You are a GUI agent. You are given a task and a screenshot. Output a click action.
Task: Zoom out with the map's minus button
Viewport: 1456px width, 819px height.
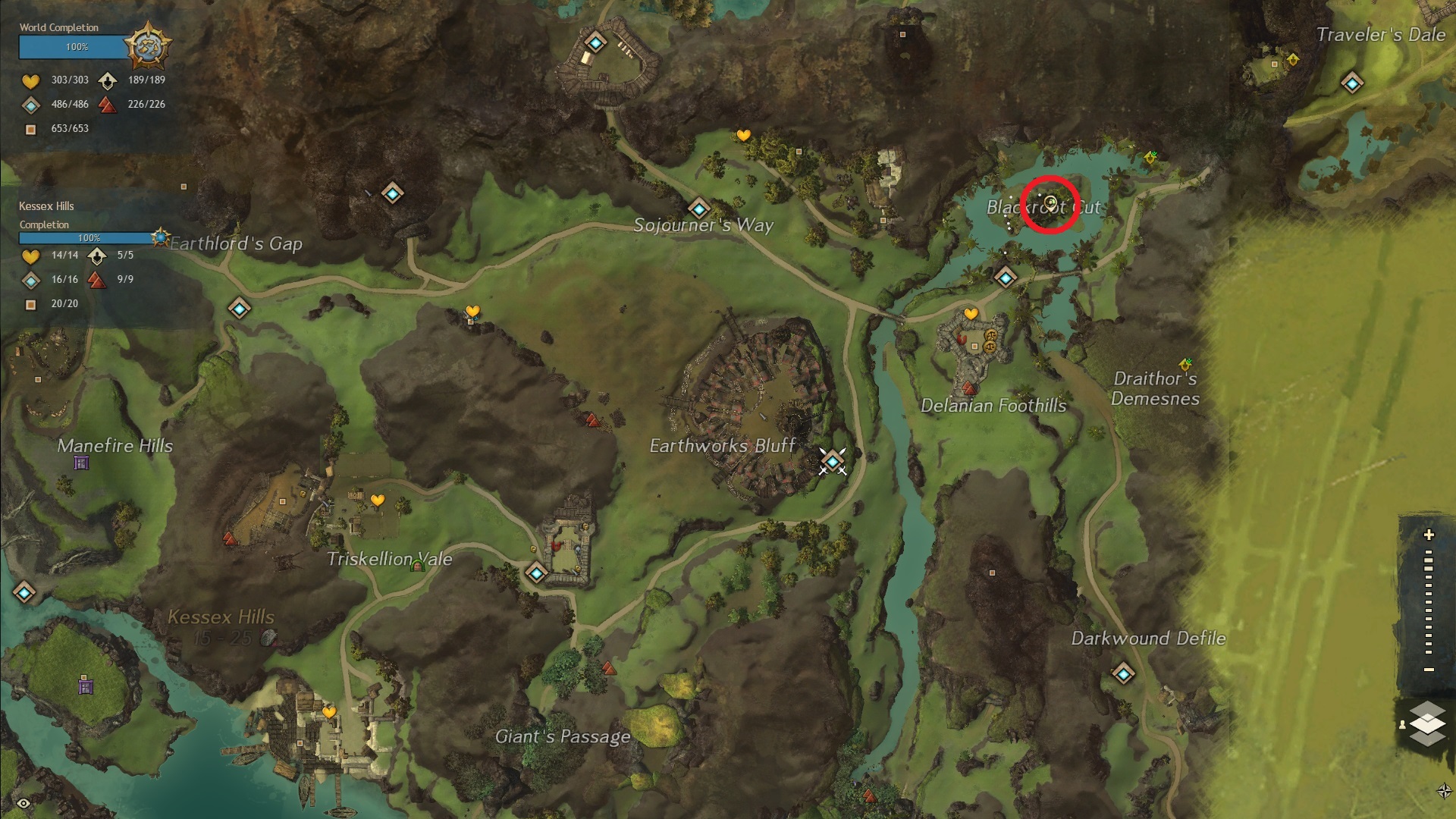pyautogui.click(x=1429, y=670)
